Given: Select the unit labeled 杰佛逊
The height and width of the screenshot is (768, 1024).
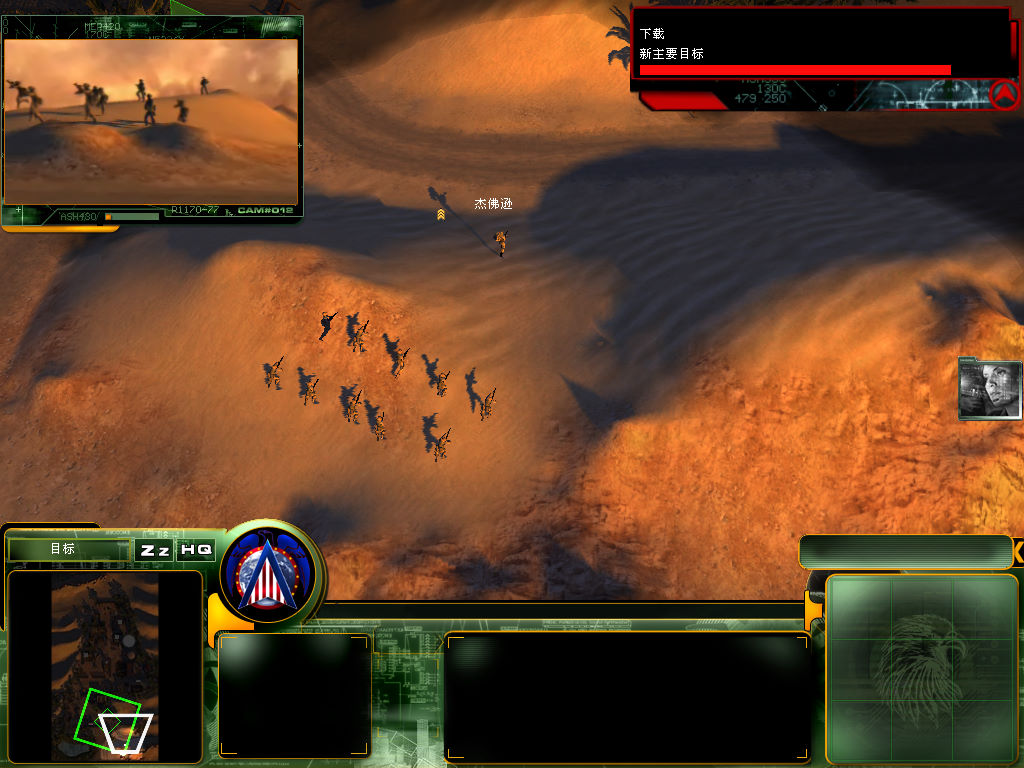Looking at the screenshot, I should tap(501, 240).
